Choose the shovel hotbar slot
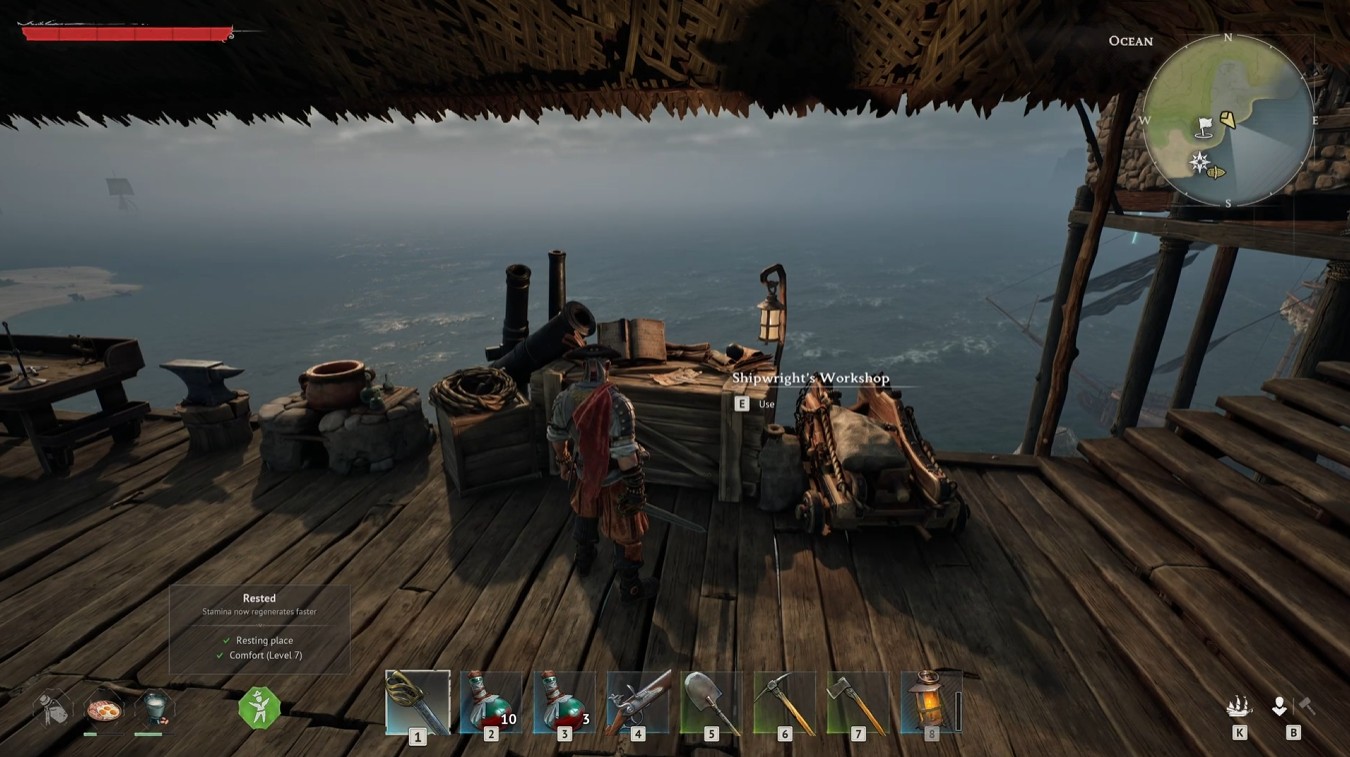 tap(711, 702)
